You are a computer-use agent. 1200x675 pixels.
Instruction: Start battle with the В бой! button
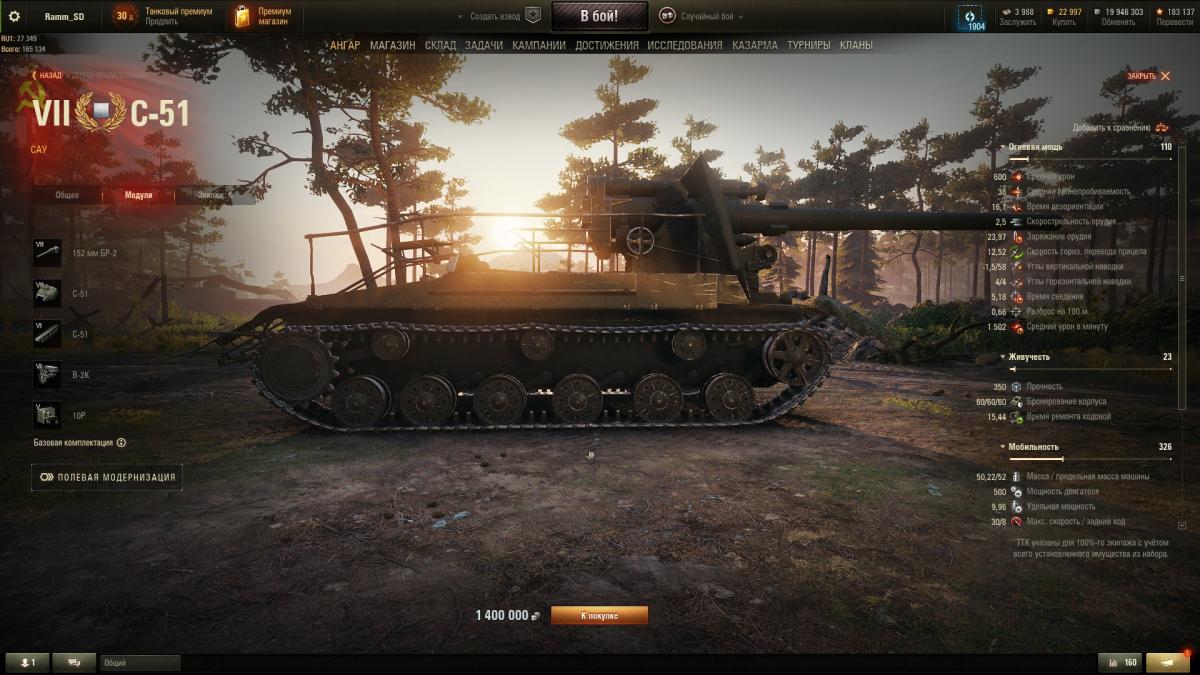click(599, 16)
